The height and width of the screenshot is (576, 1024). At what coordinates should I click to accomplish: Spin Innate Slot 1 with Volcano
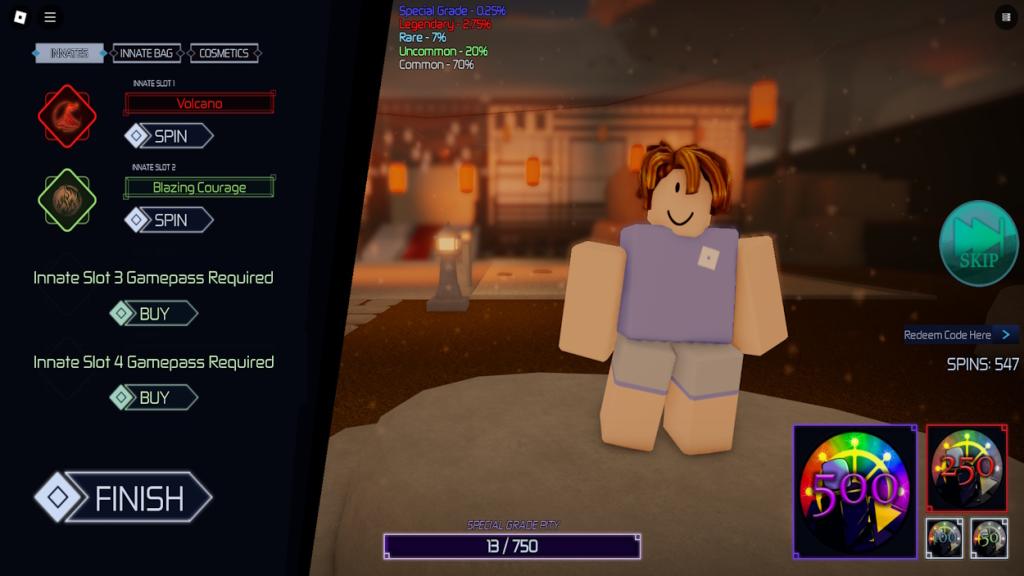169,136
